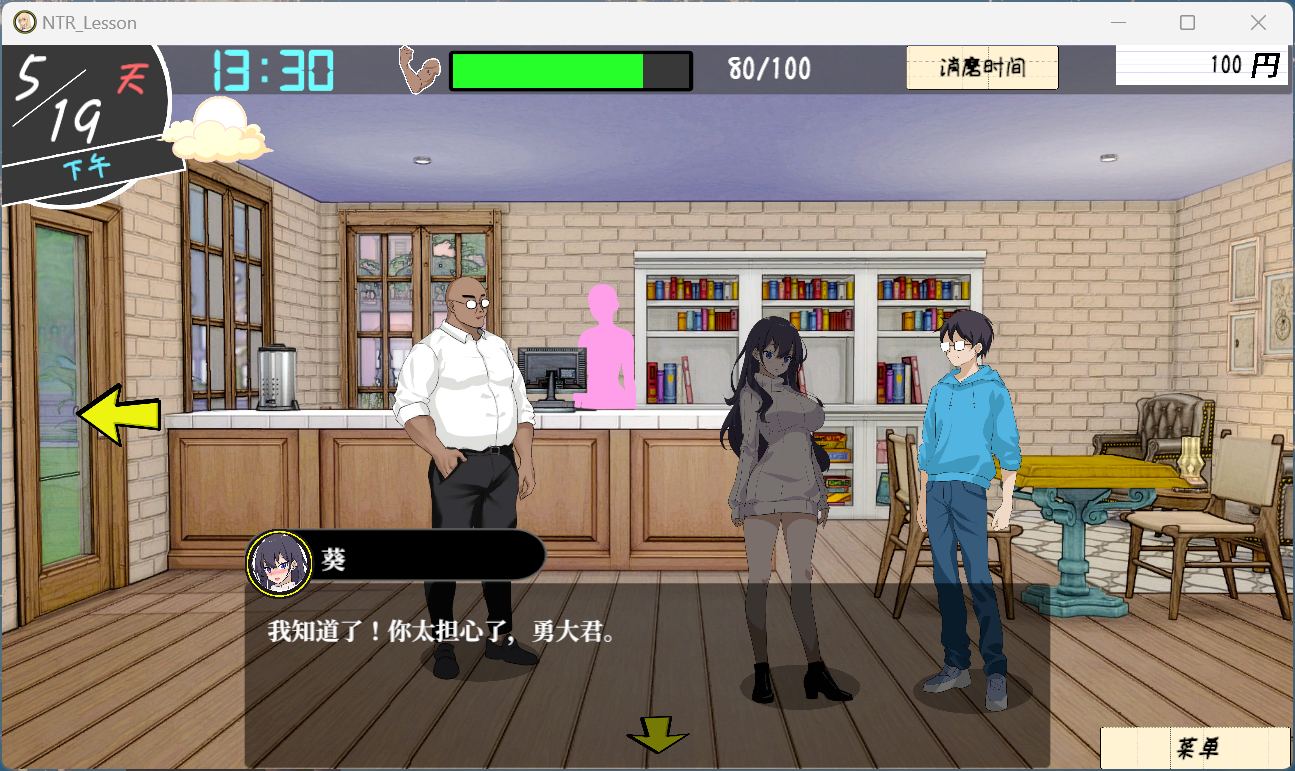Minimize the NTR_Lesson game window
Viewport: 1295px width, 771px height.
[x=1117, y=22]
